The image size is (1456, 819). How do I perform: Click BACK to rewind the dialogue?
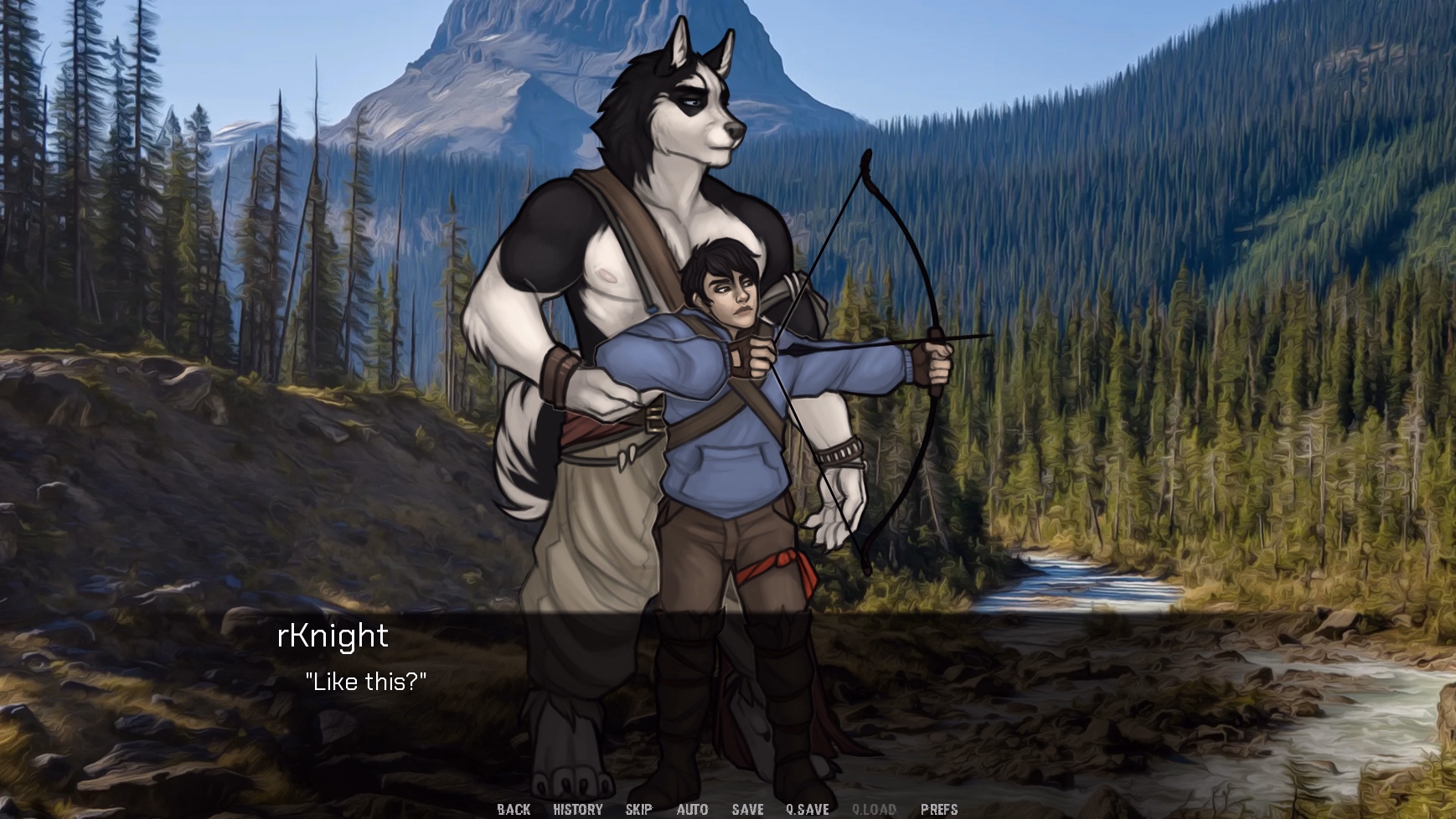[x=514, y=809]
